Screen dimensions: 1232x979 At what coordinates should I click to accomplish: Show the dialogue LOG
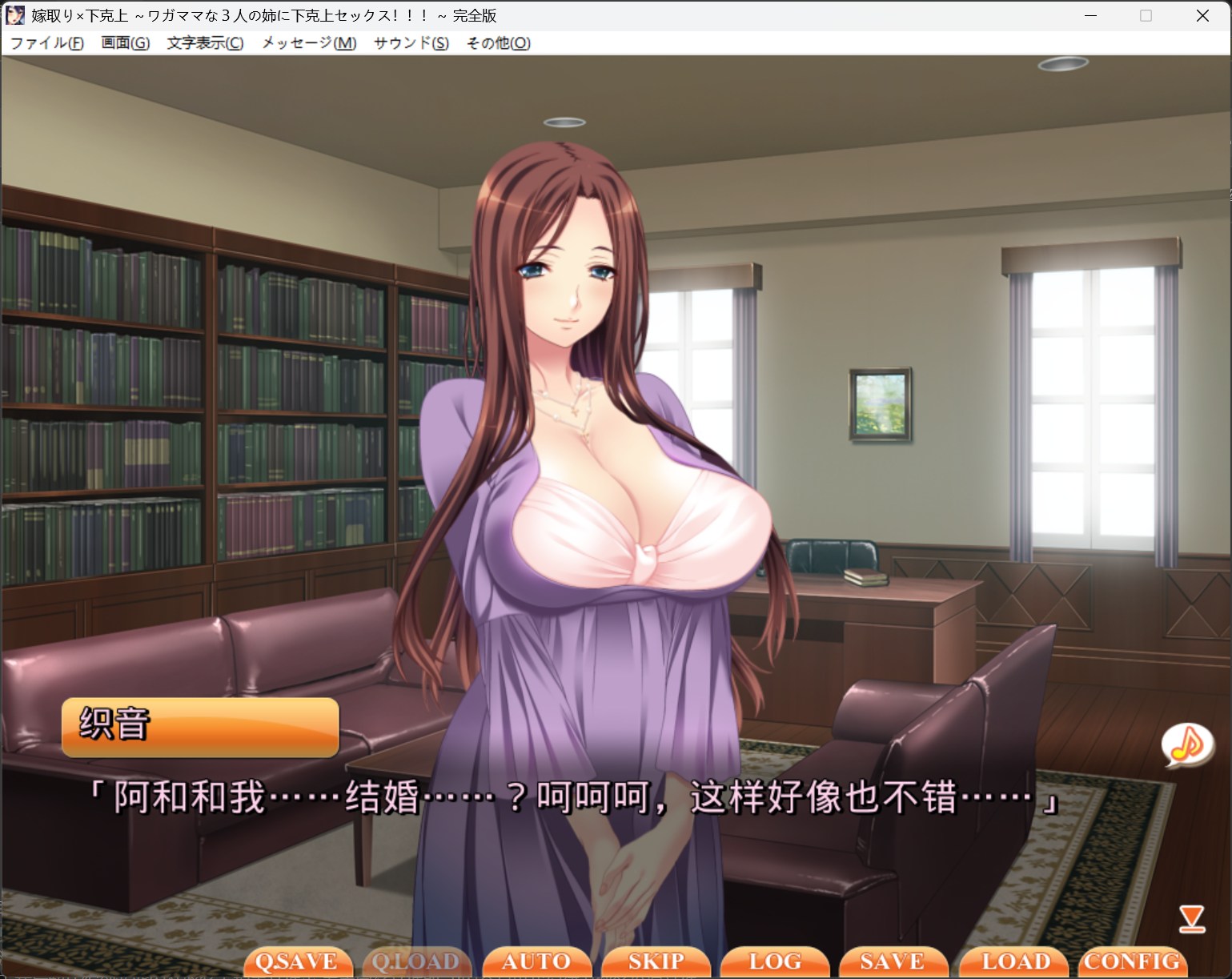tap(774, 961)
